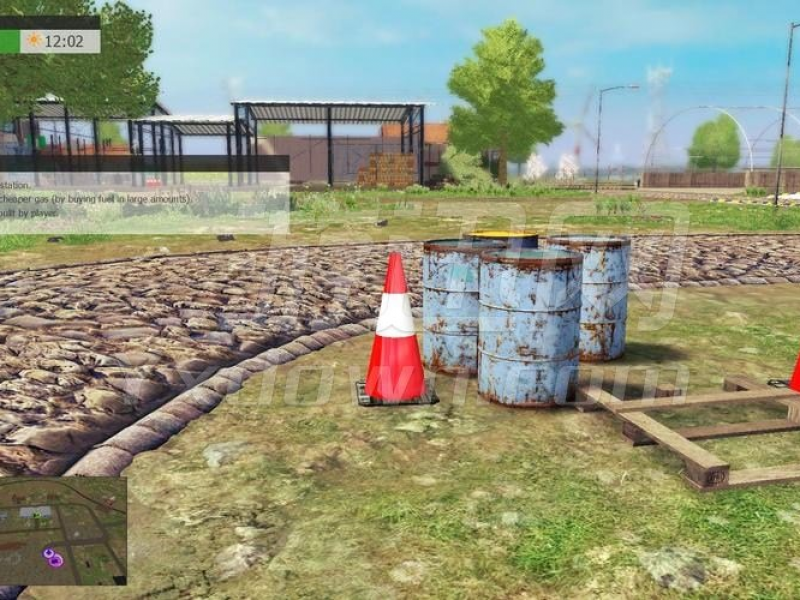This screenshot has width=800, height=600.
Task: Open the minimap in the corner
Action: point(63,530)
